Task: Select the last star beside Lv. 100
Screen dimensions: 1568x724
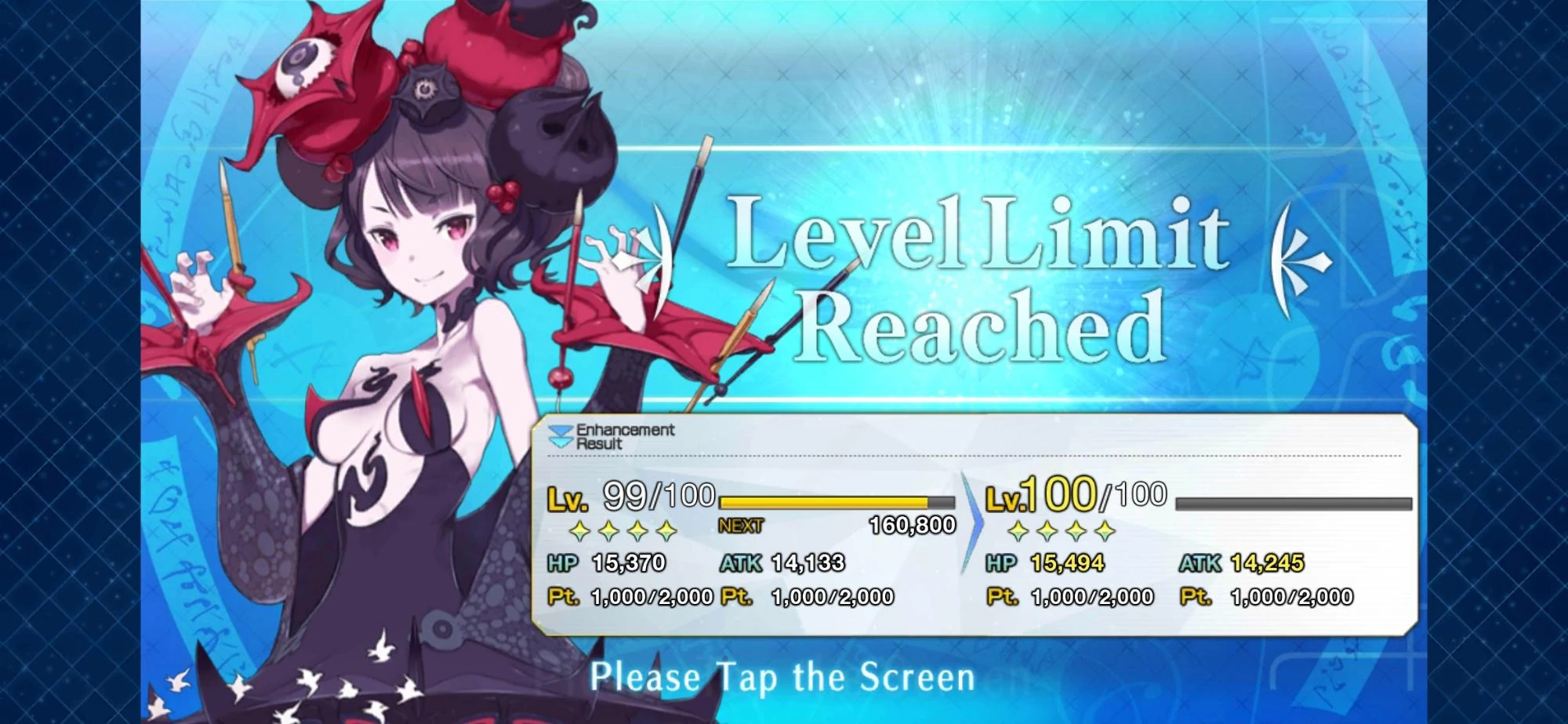Action: click(x=1105, y=532)
